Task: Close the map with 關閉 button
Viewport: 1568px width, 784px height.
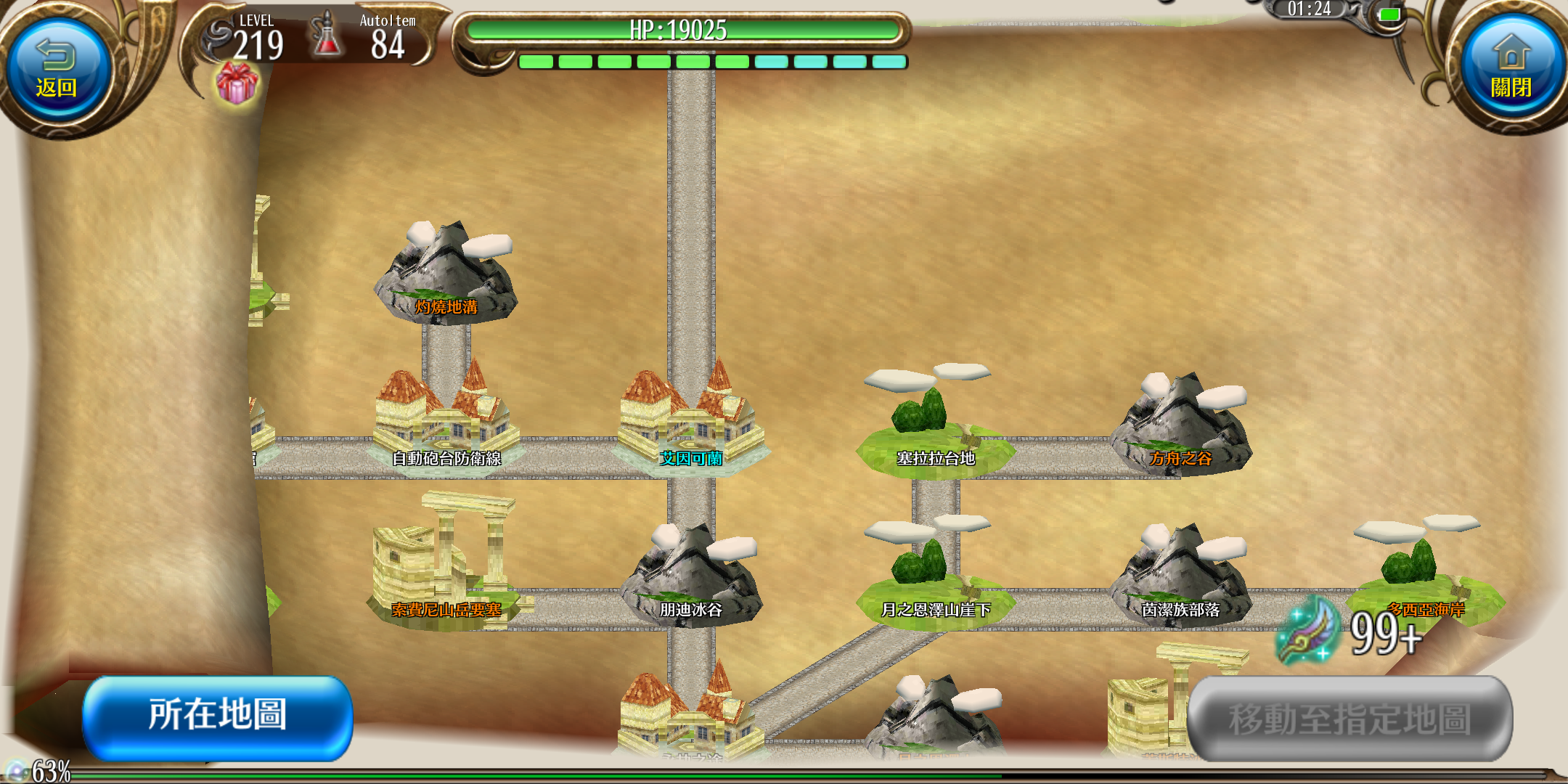Action: point(1511,70)
